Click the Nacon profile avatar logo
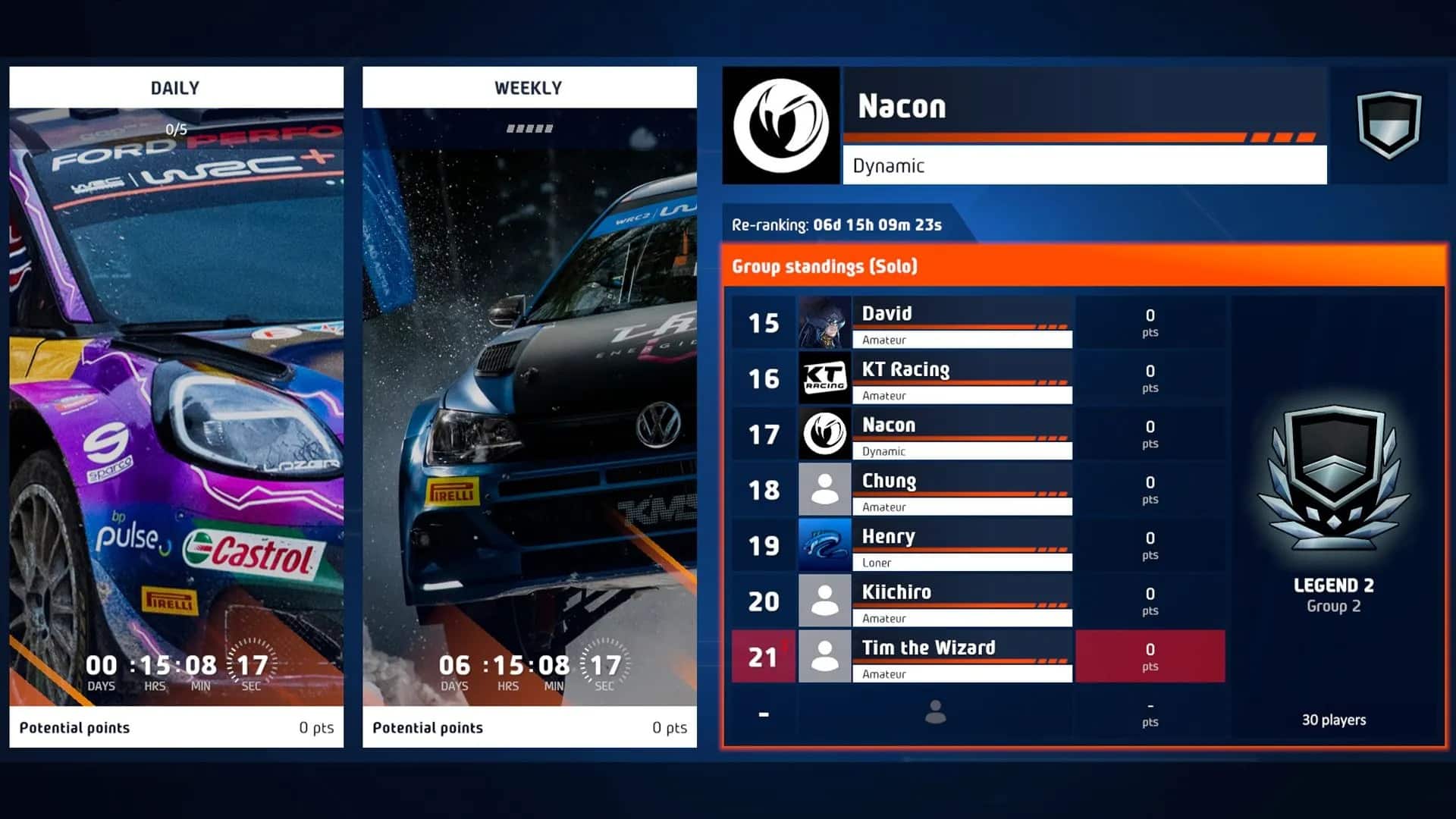This screenshot has width=1456, height=819. point(781,126)
